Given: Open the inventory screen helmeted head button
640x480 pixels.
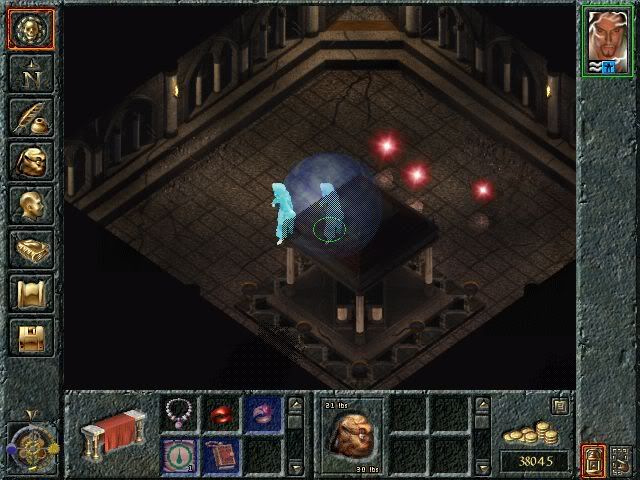Looking at the screenshot, I should (29, 161).
